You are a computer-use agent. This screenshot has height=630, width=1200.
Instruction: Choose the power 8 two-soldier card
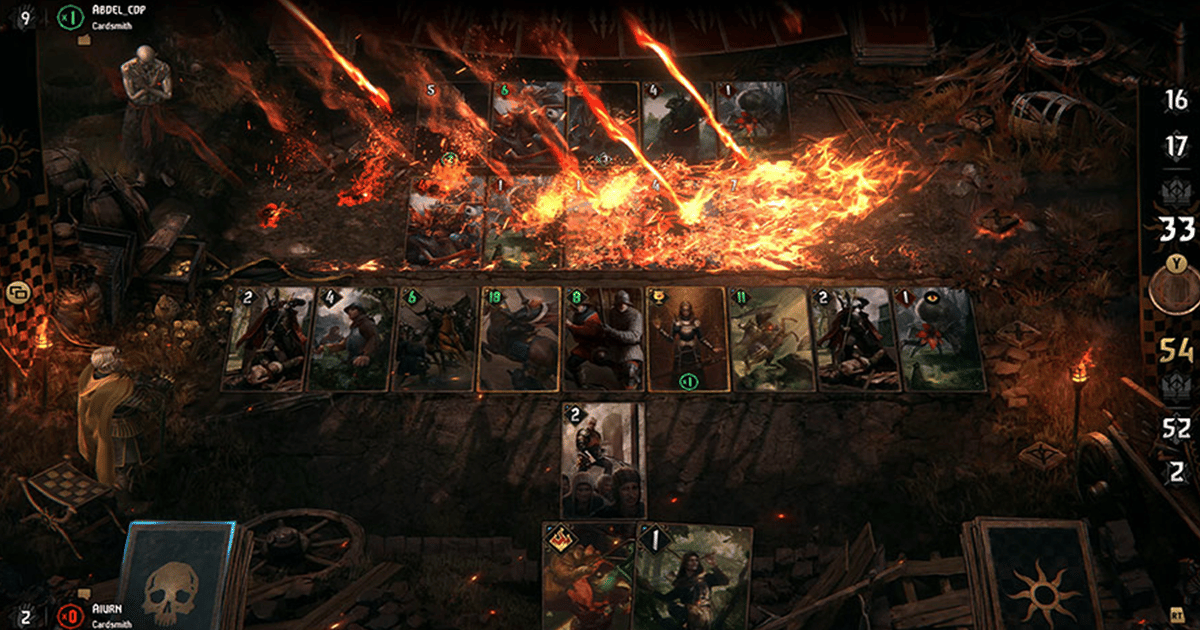603,339
